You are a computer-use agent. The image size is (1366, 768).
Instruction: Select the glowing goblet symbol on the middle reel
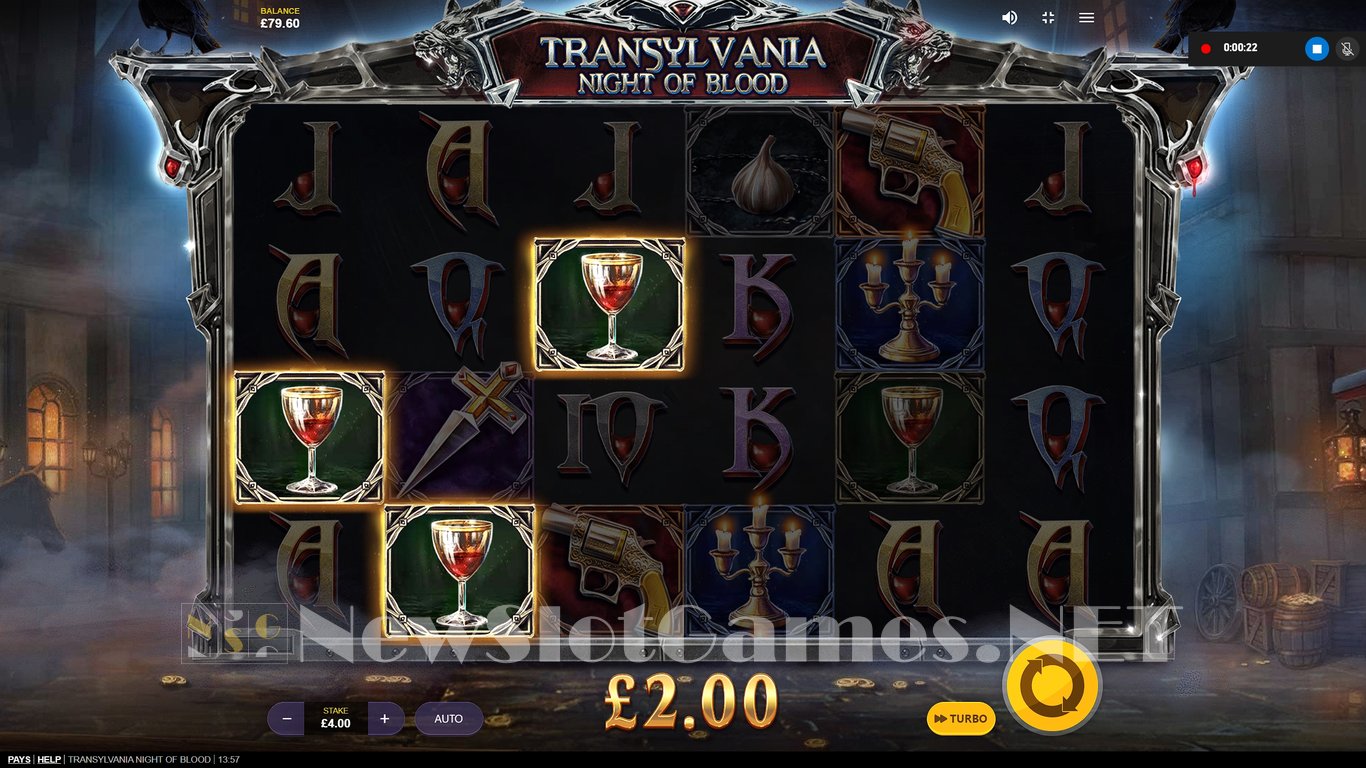click(611, 305)
